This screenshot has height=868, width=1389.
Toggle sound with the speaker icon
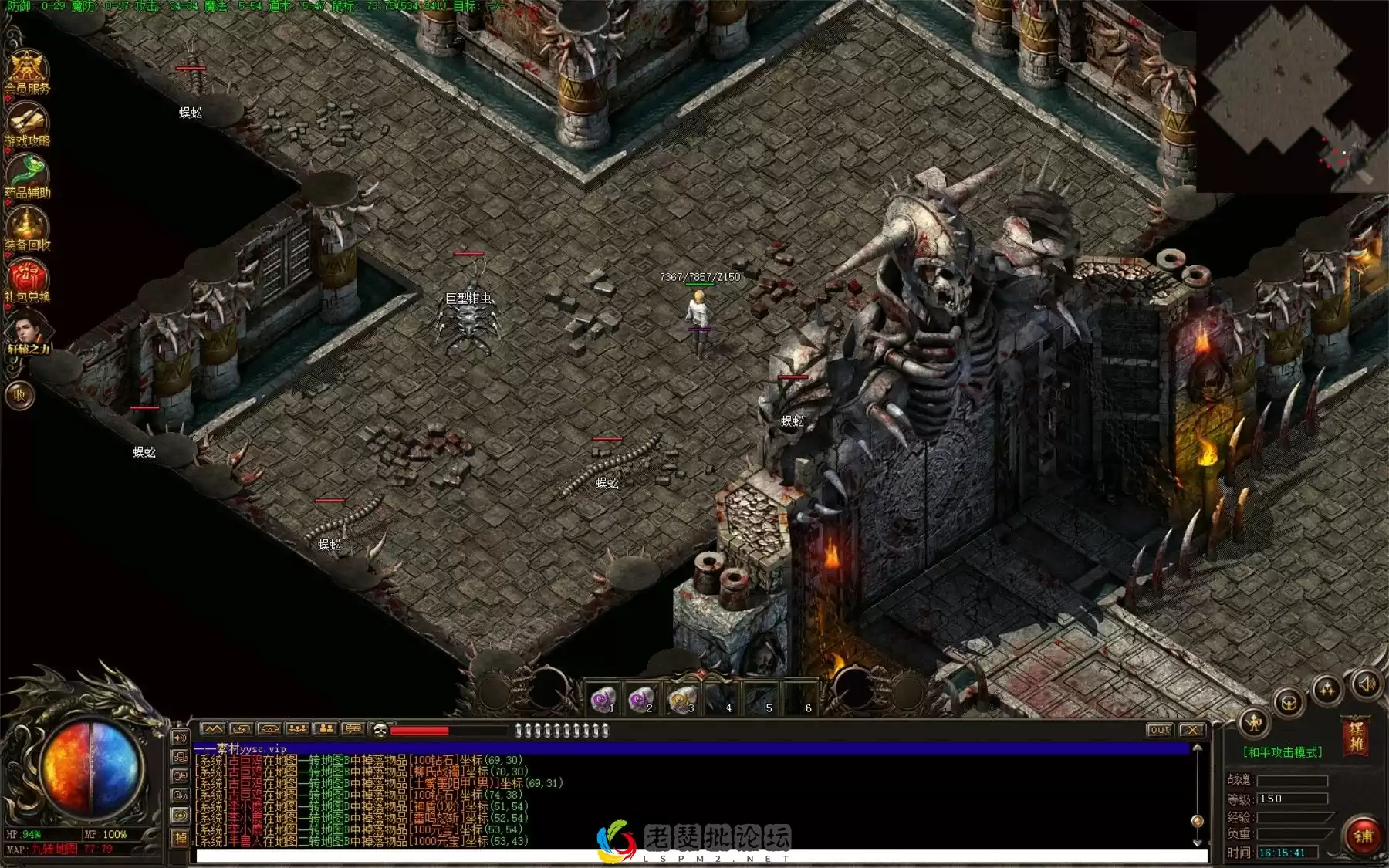1366,684
